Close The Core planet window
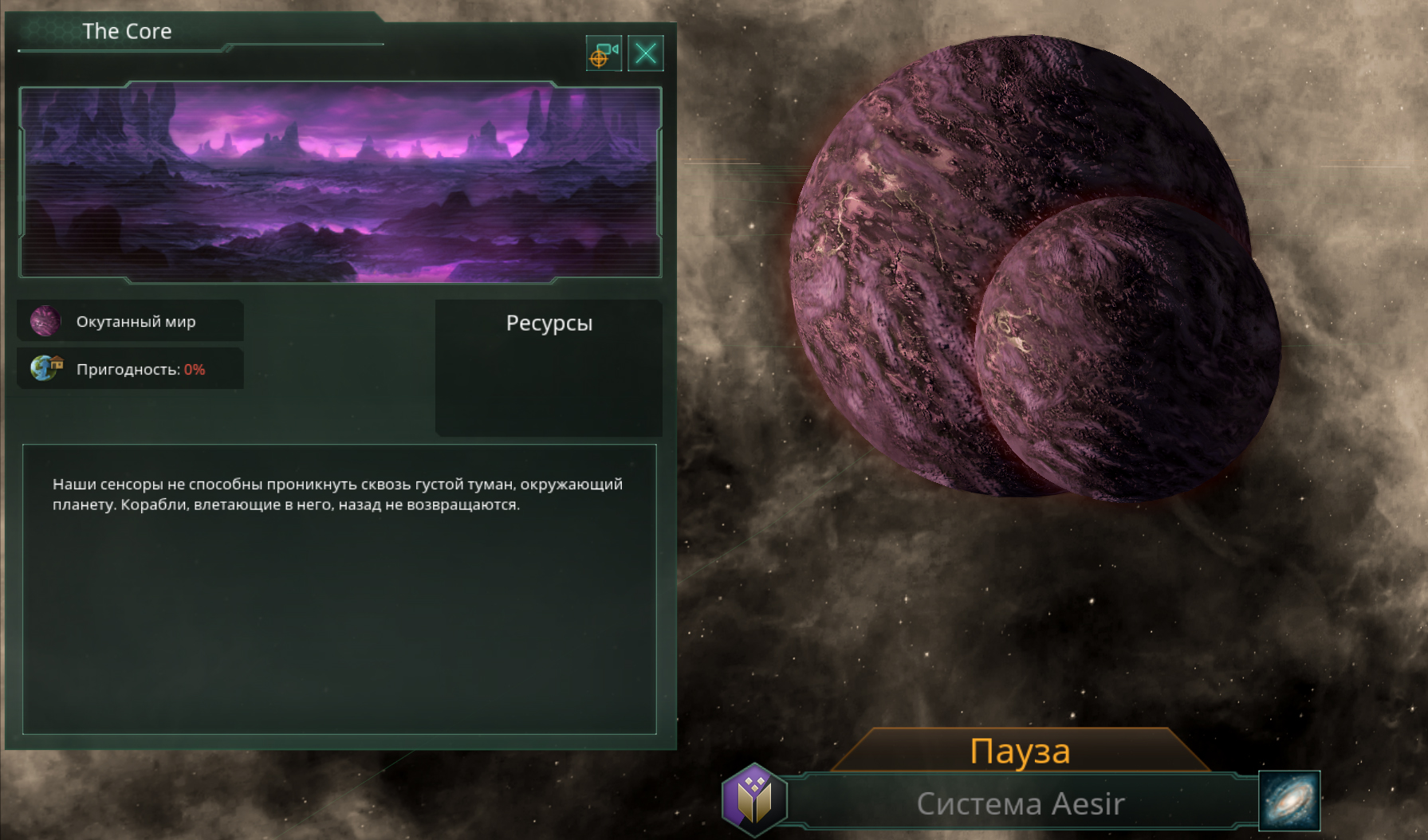 (x=646, y=53)
